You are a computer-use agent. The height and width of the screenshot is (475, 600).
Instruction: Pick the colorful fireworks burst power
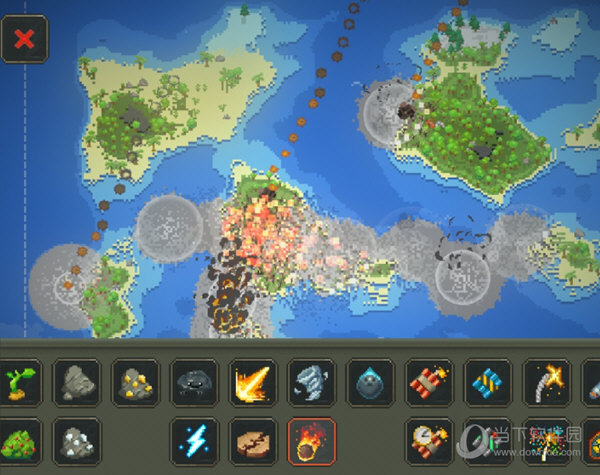[546, 441]
